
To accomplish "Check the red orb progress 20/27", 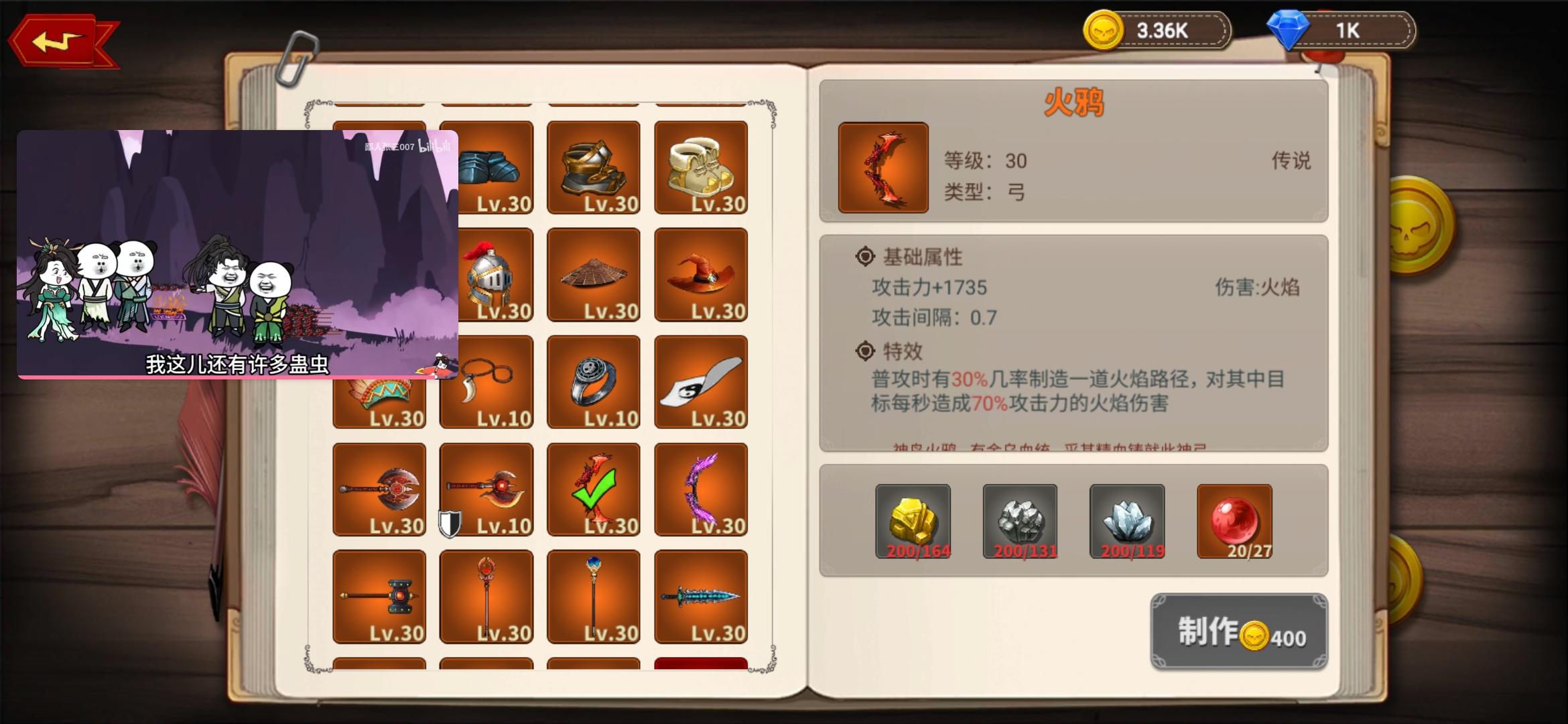I will (x=1235, y=523).
